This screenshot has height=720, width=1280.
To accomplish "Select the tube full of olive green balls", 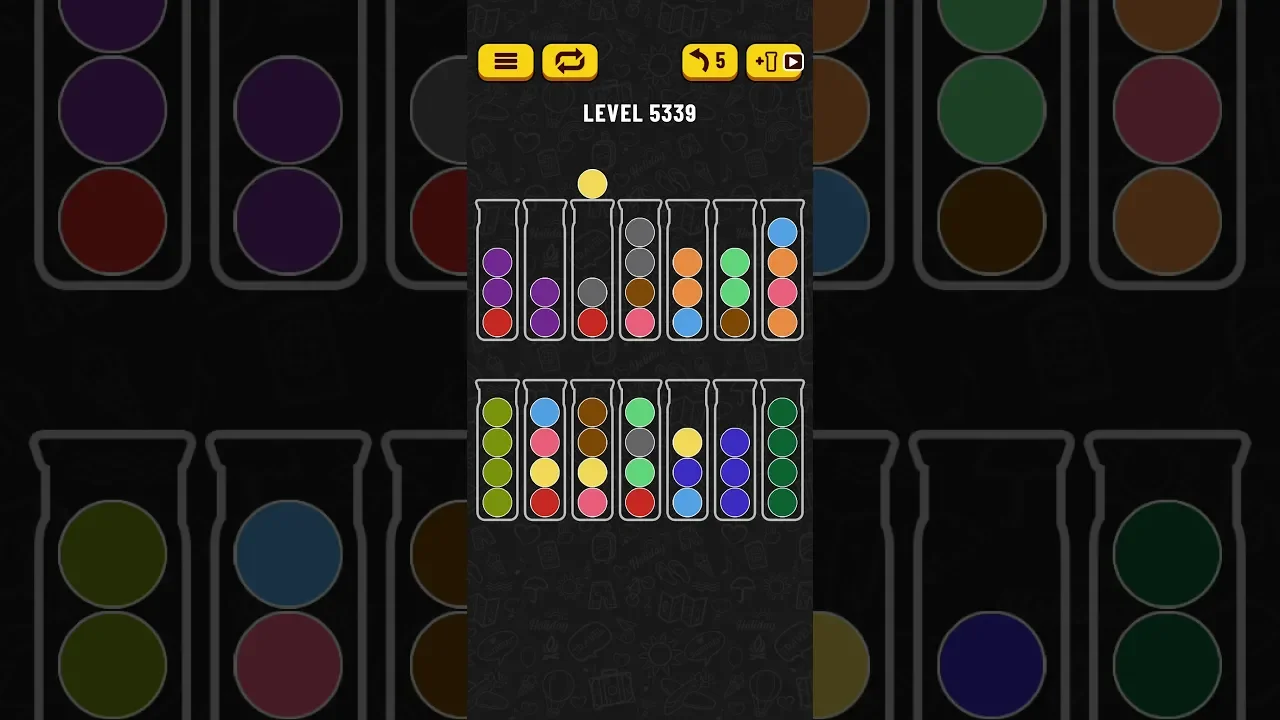I will coord(497,452).
